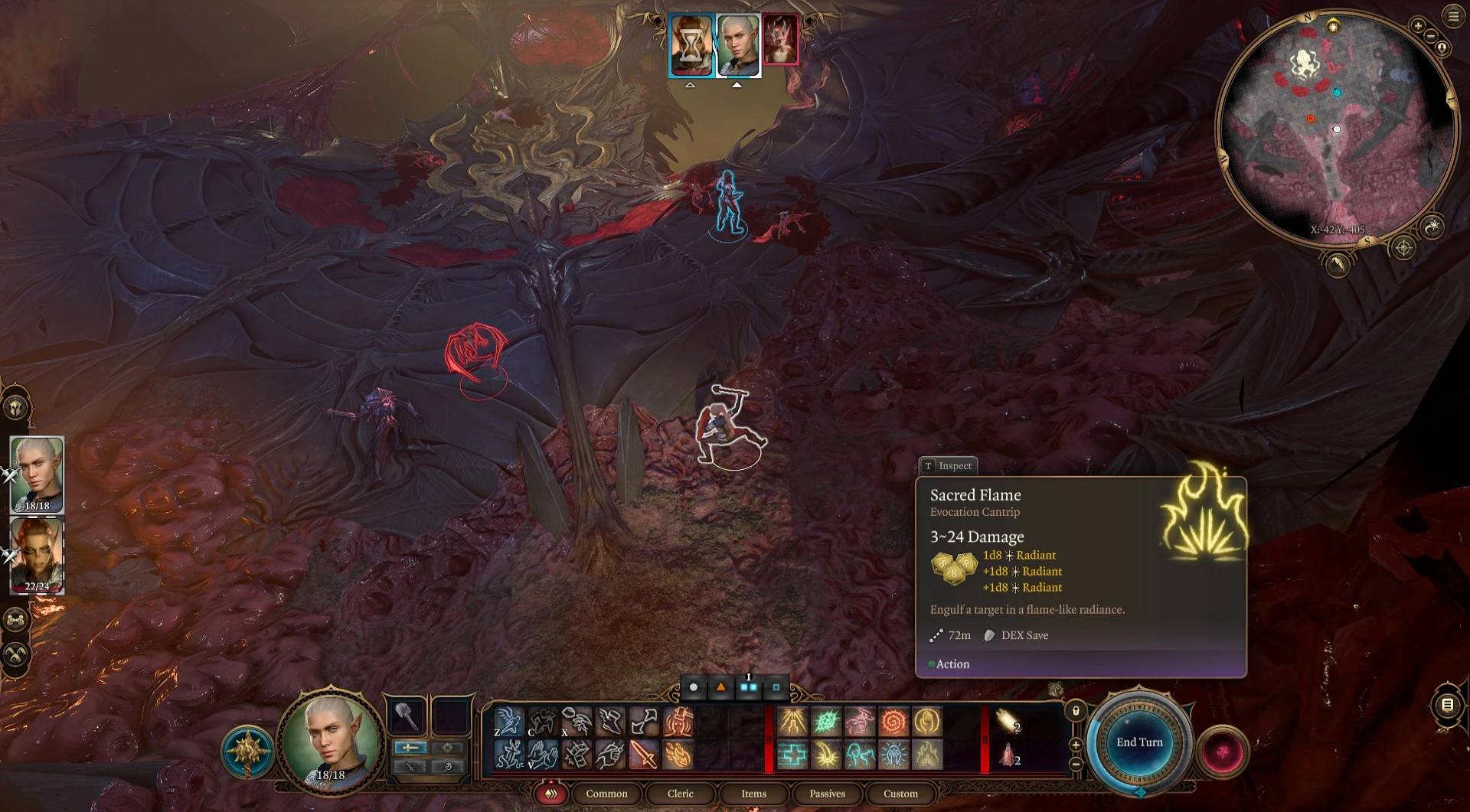
Task: Use the orange sword attack action
Action: coord(644,755)
